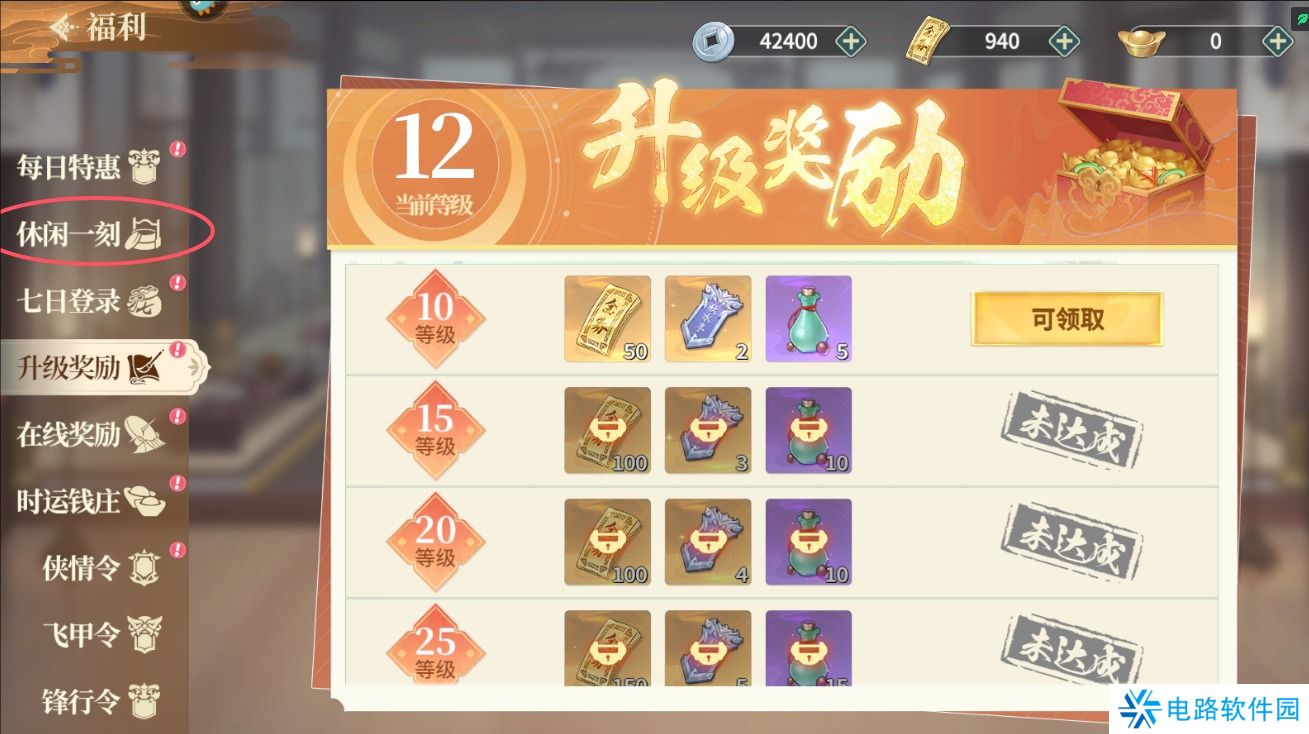
Task: Click the locked purple potion icon in level 15 row
Action: click(808, 431)
